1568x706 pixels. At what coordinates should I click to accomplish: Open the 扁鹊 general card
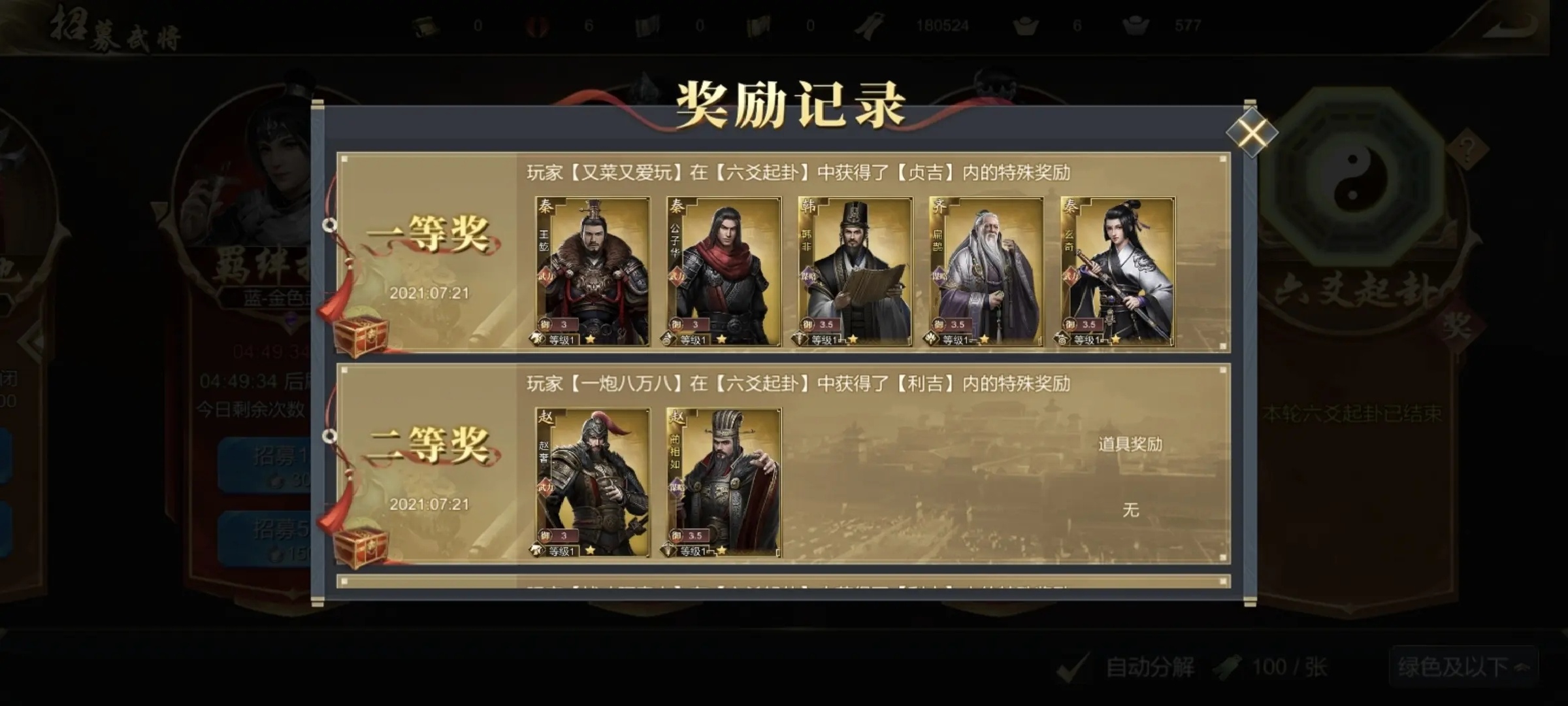pos(987,271)
